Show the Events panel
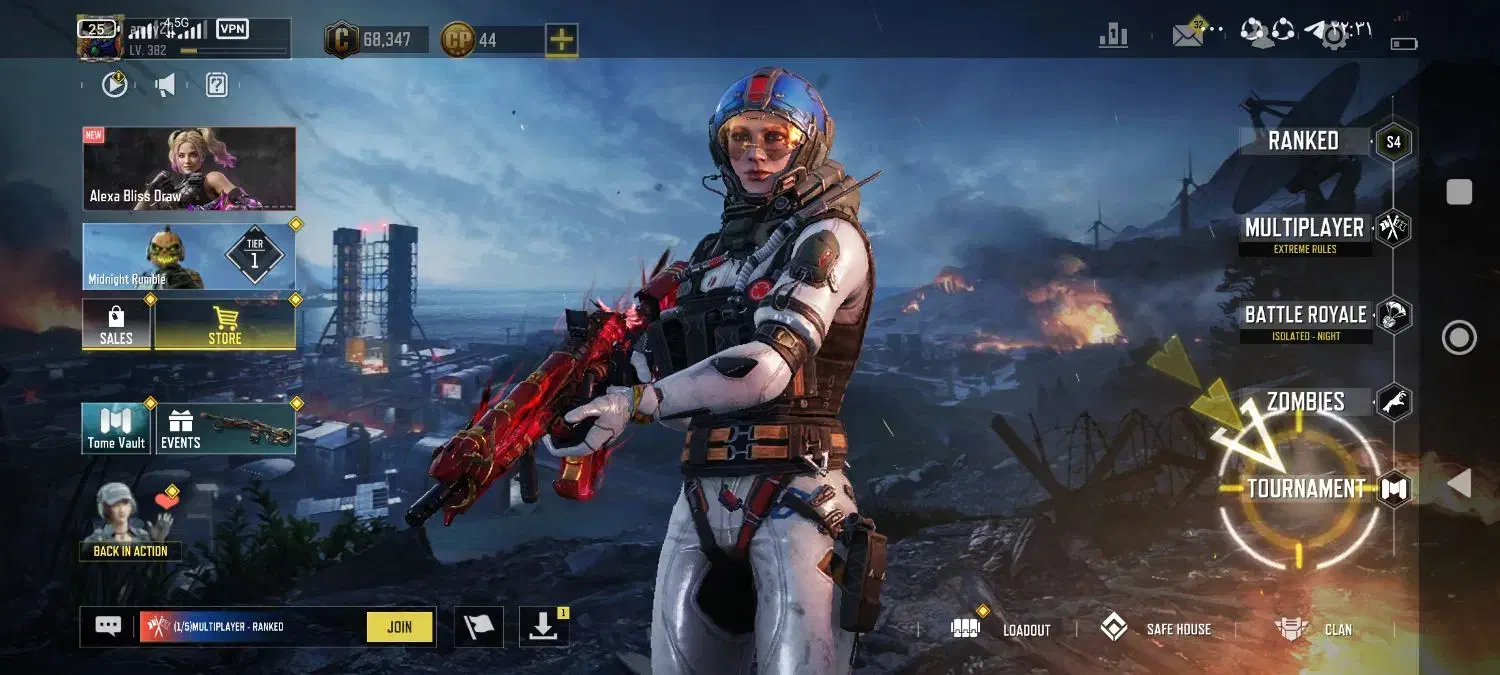The image size is (1500, 675). (x=225, y=428)
